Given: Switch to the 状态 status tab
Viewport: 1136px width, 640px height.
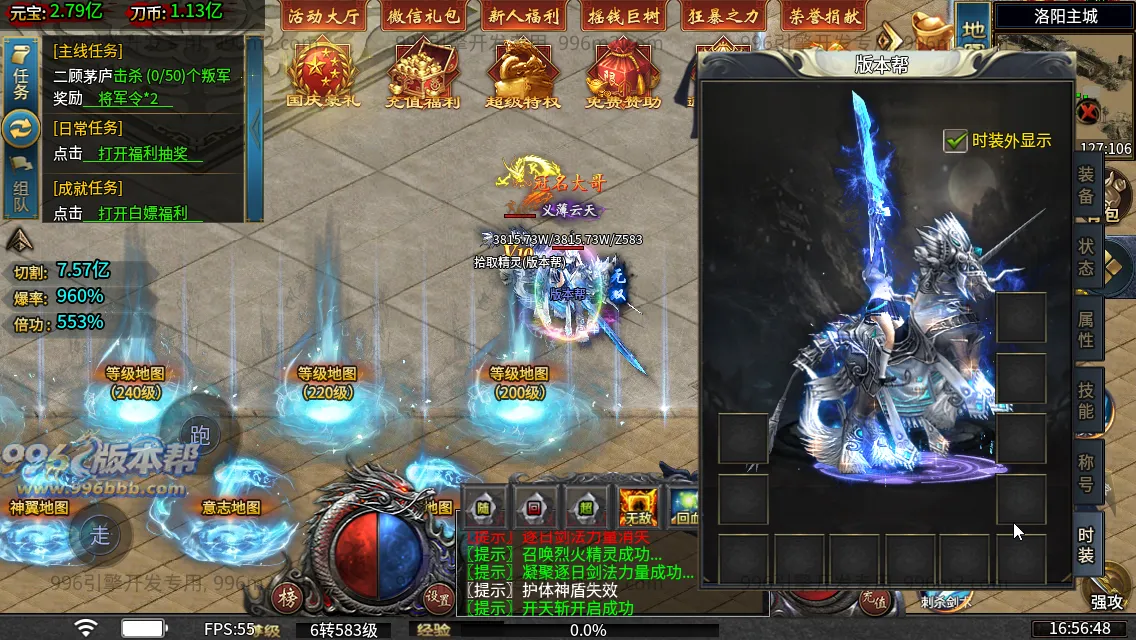Looking at the screenshot, I should click(x=1086, y=256).
